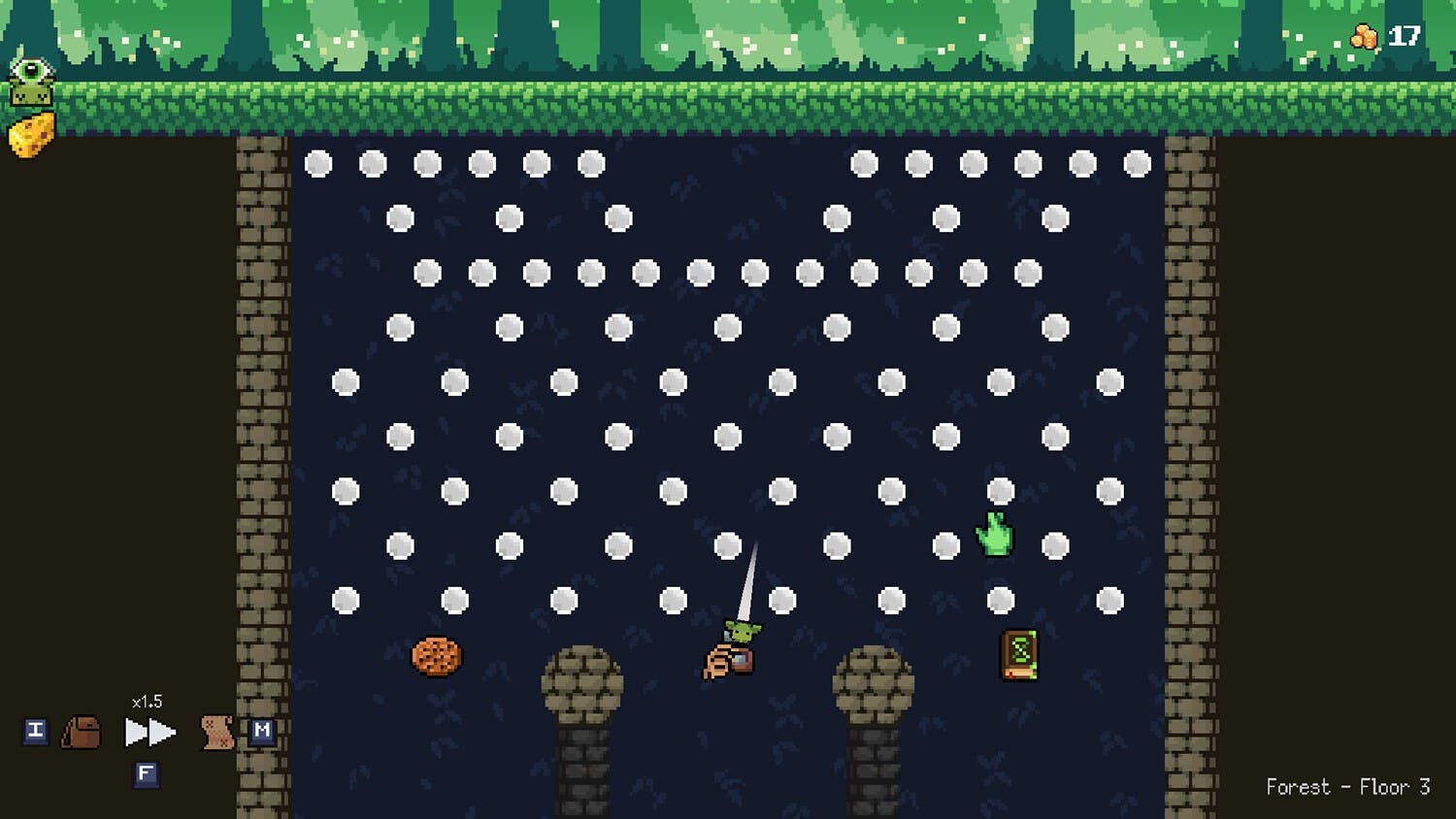Inspect the cheese wedge relic
Viewport: 1456px width, 819px height.
coord(31,135)
